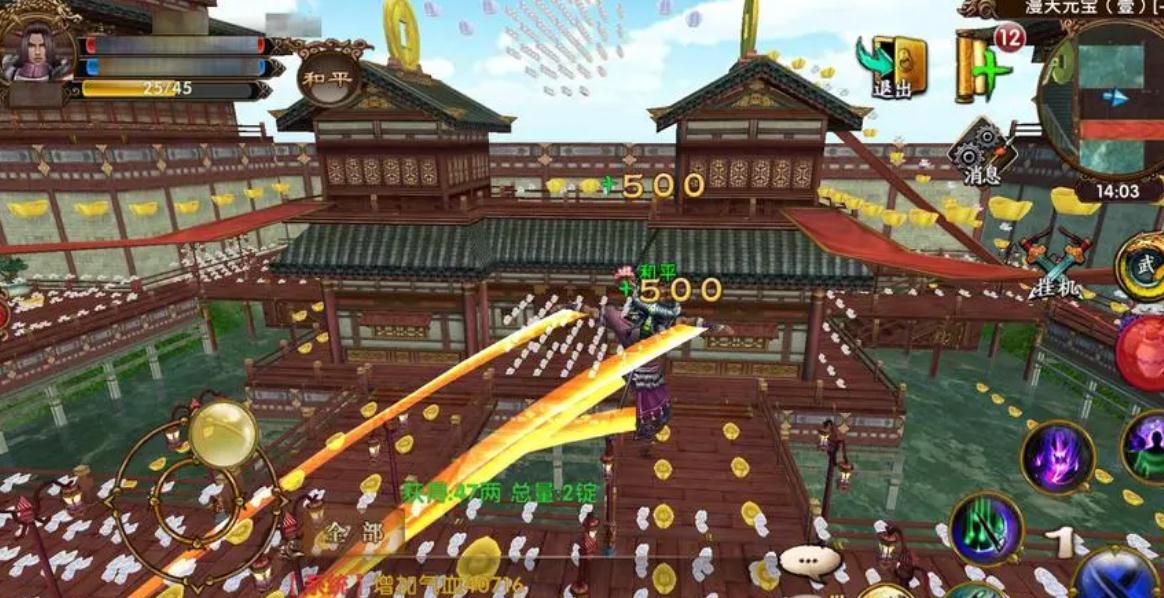The image size is (1164, 598).
Task: Open the player character portrait
Action: (x=36, y=50)
